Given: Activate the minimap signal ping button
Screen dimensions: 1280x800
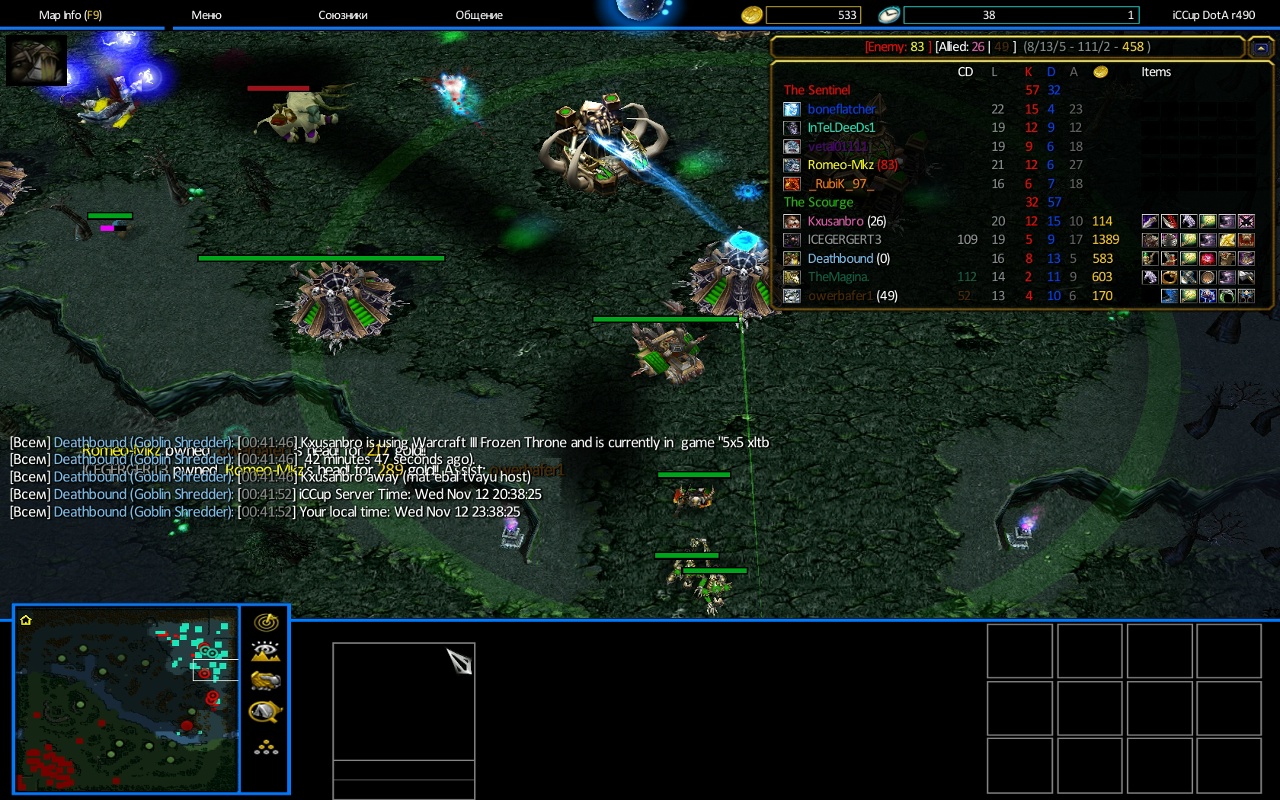Looking at the screenshot, I should point(265,623).
